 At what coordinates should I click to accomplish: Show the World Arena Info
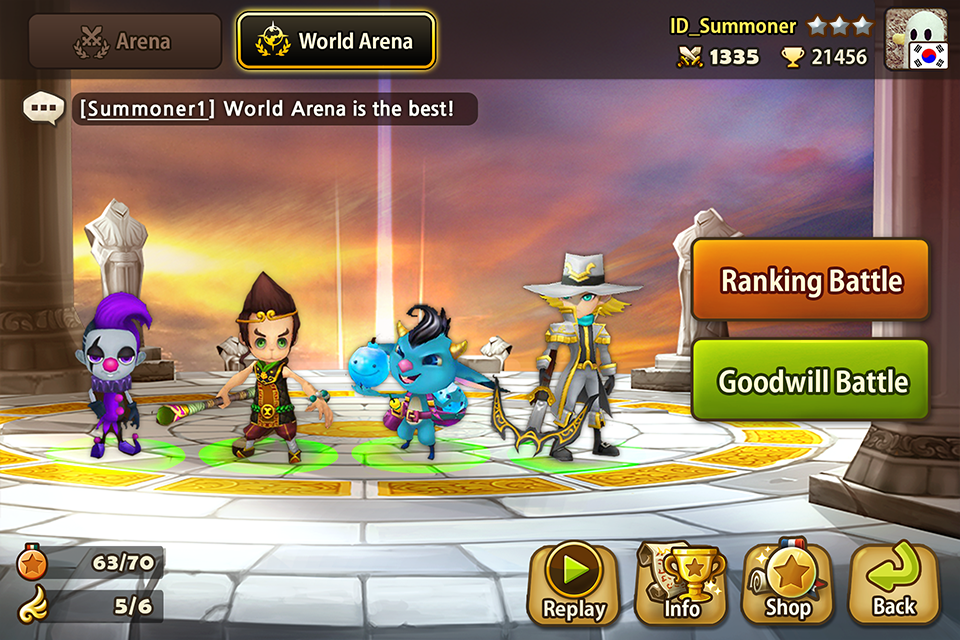[680, 585]
